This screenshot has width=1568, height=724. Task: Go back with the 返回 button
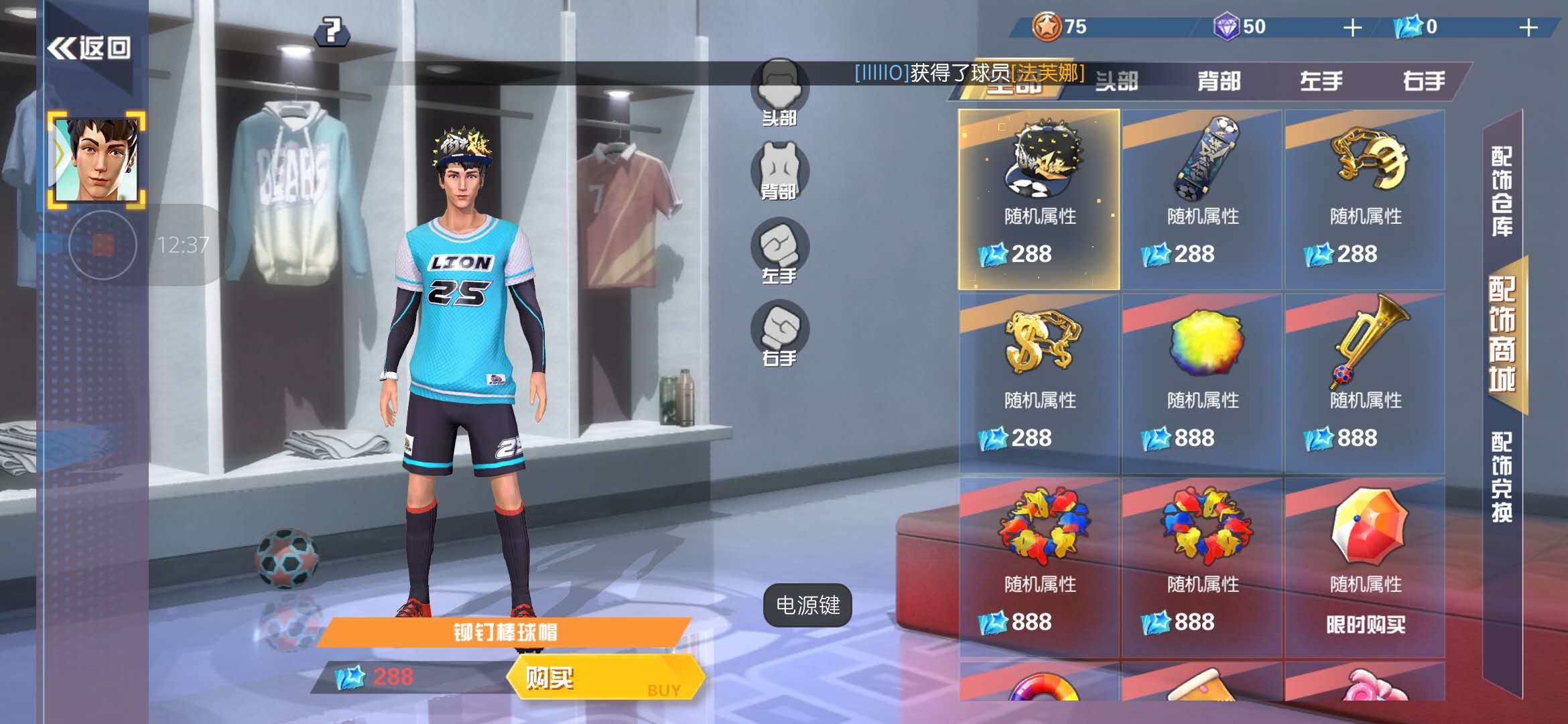[88, 48]
